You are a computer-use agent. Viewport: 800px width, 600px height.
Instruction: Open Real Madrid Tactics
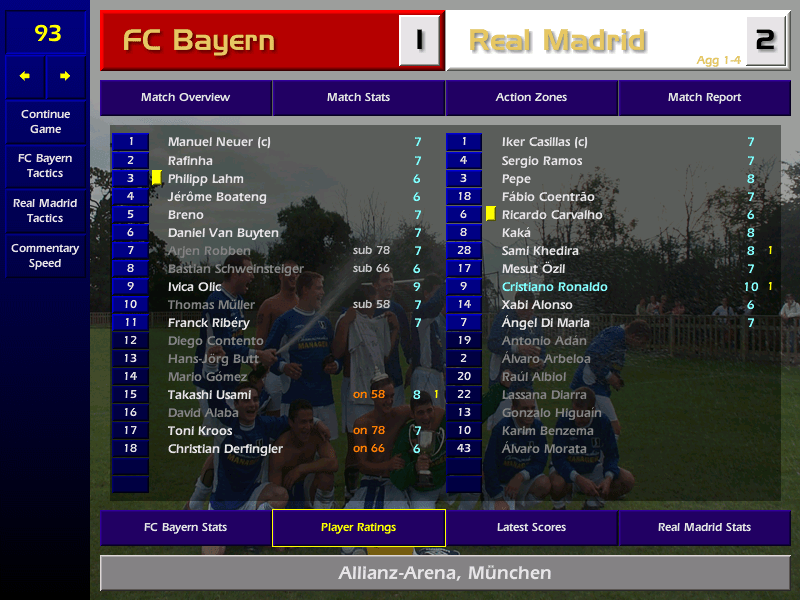click(45, 210)
